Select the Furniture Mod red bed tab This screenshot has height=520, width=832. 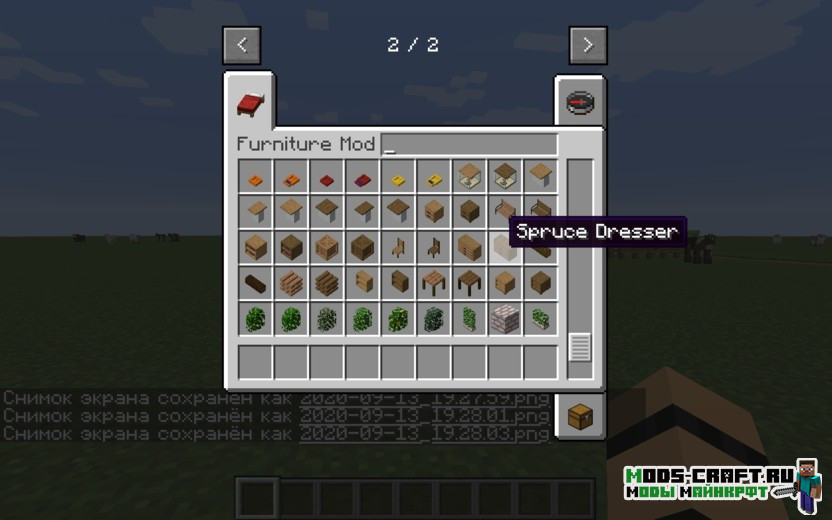(250, 102)
